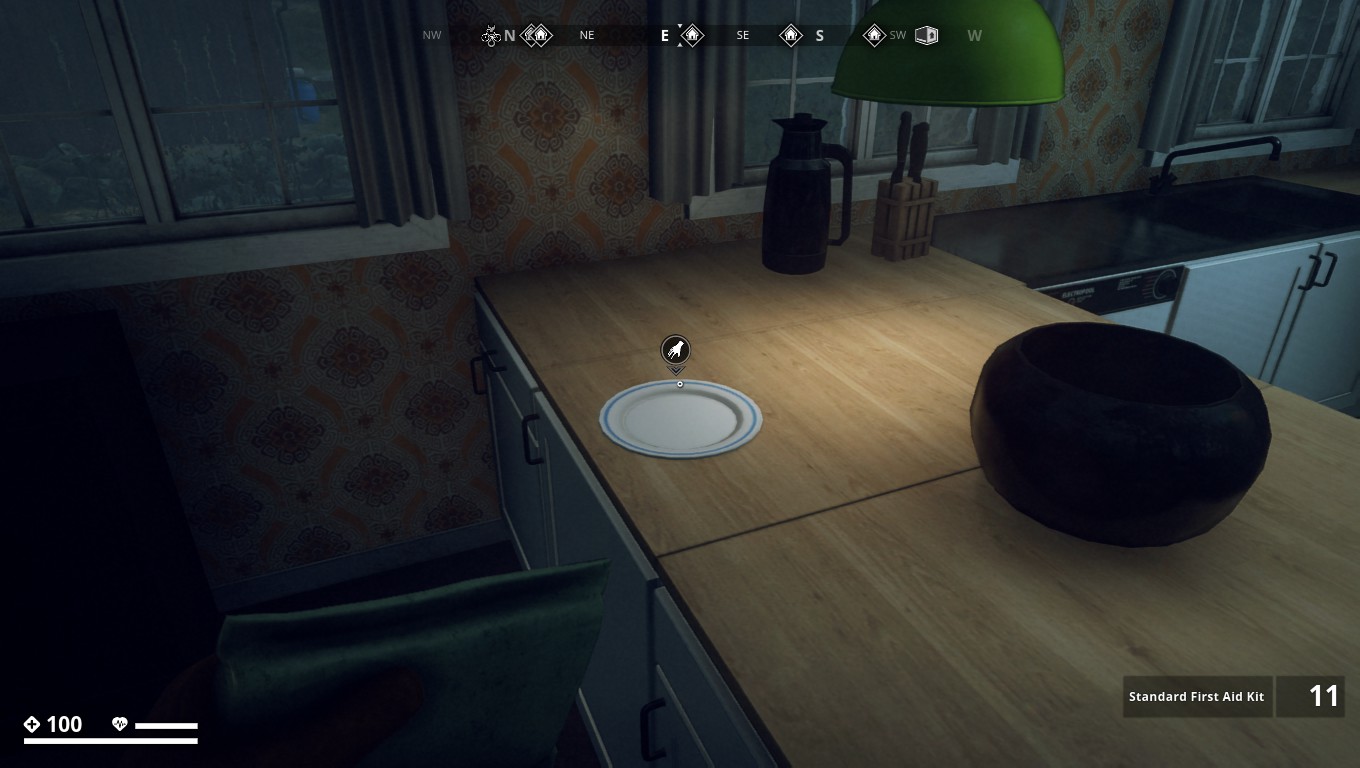Click the loot crate icon beside SW

(x=926, y=34)
